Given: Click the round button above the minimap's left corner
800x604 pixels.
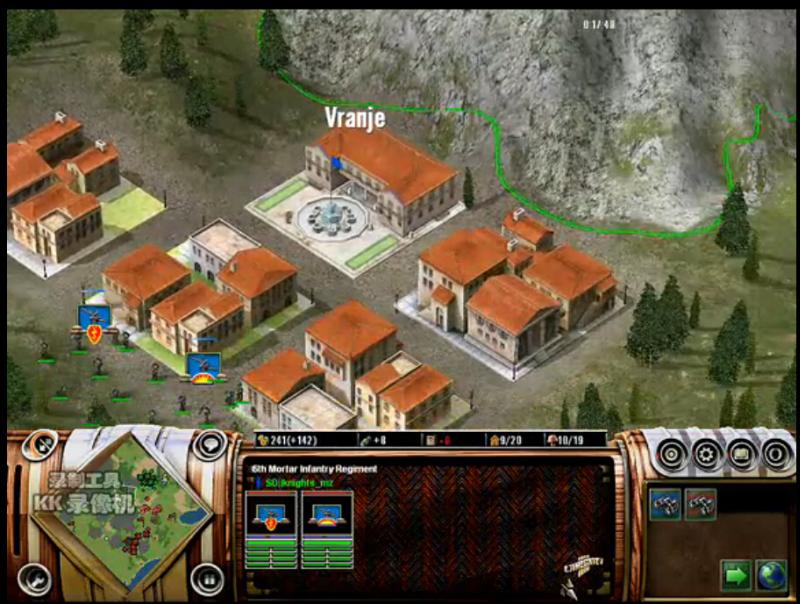Looking at the screenshot, I should [x=42, y=445].
